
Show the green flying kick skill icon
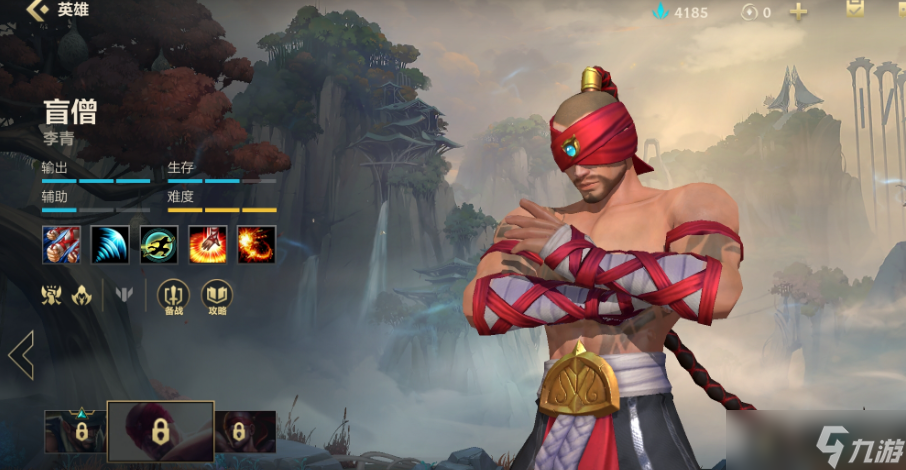pos(159,245)
